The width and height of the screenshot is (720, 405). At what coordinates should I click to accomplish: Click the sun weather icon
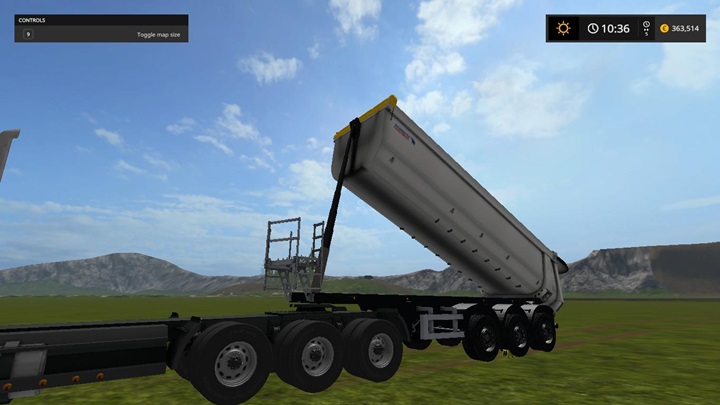(563, 28)
